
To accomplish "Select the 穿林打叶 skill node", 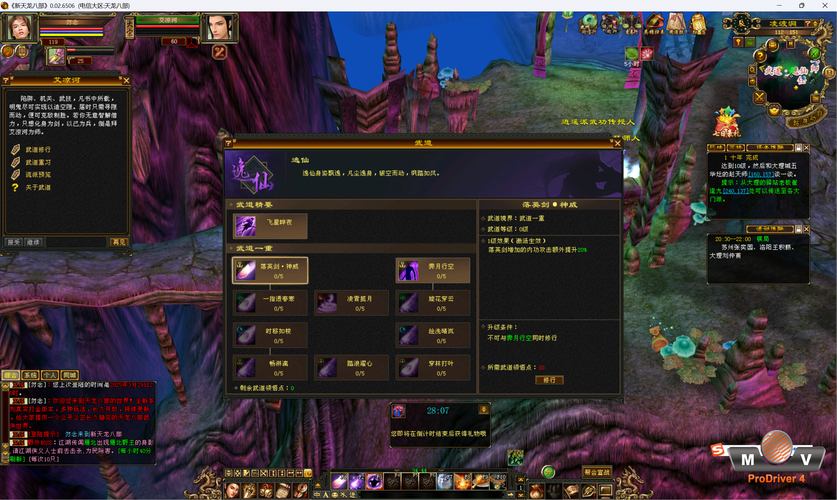I will (x=433, y=366).
